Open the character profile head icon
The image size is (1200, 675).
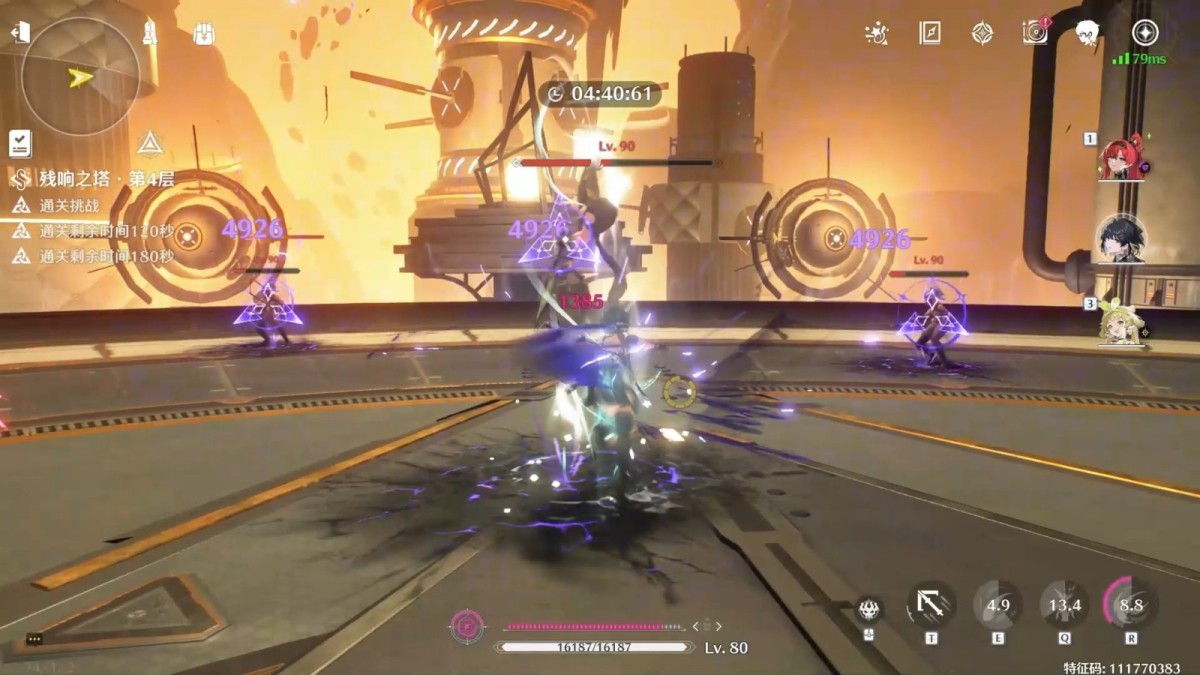pyautogui.click(x=1087, y=33)
